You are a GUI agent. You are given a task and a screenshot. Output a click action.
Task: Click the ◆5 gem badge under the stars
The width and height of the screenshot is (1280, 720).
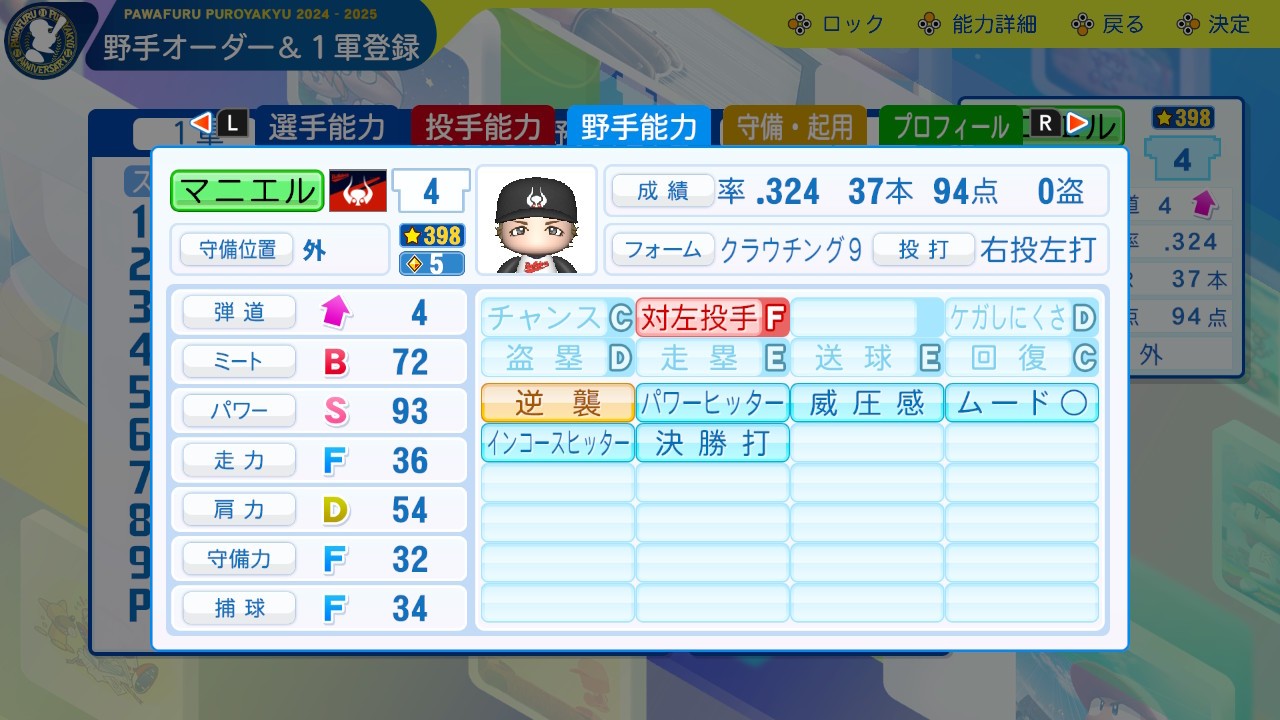(x=431, y=262)
